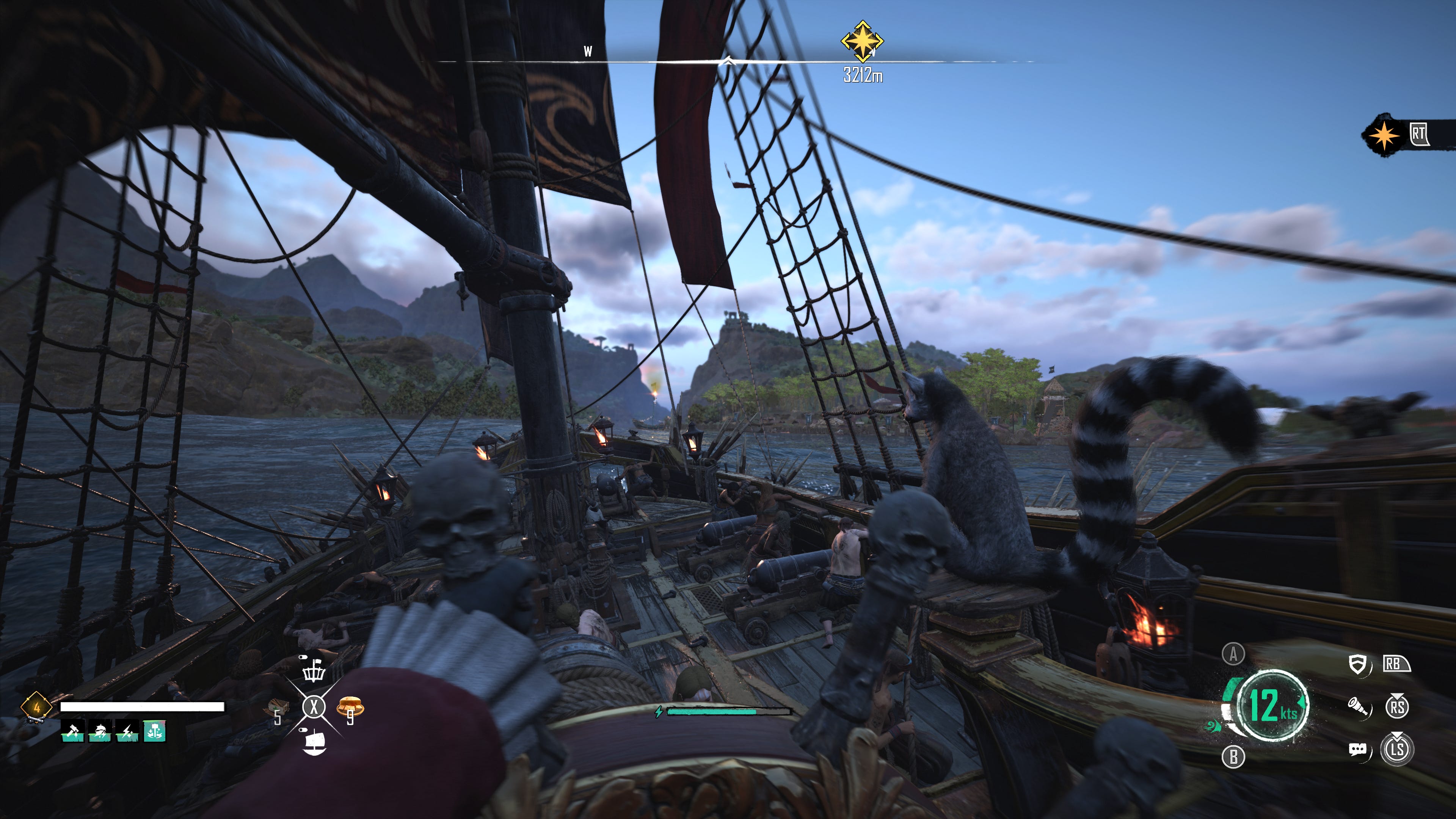
Task: Click the gold compass objective marker
Action: pos(862,41)
